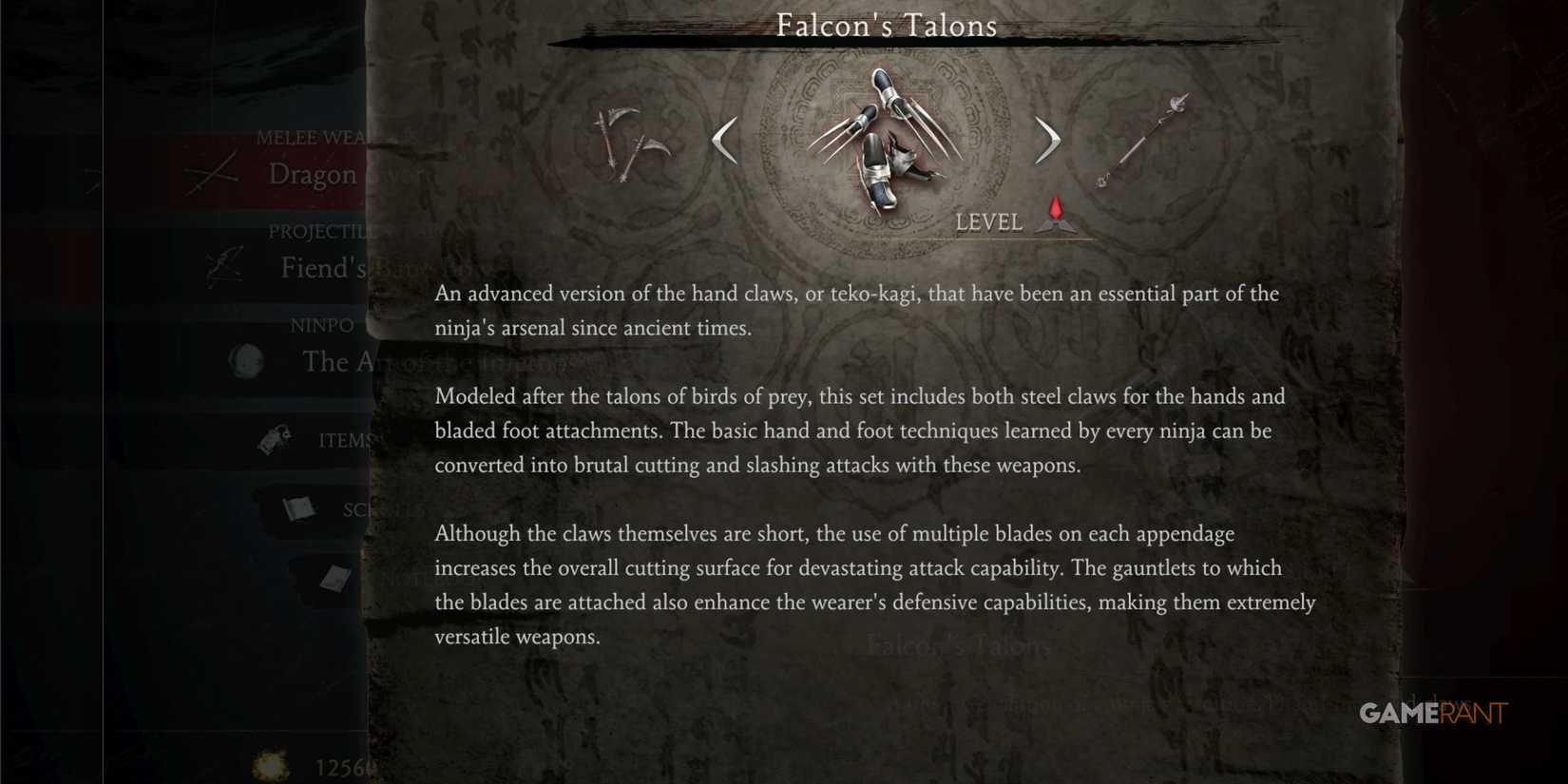
Task: Switch to the Ninpo section
Action: click(320, 324)
